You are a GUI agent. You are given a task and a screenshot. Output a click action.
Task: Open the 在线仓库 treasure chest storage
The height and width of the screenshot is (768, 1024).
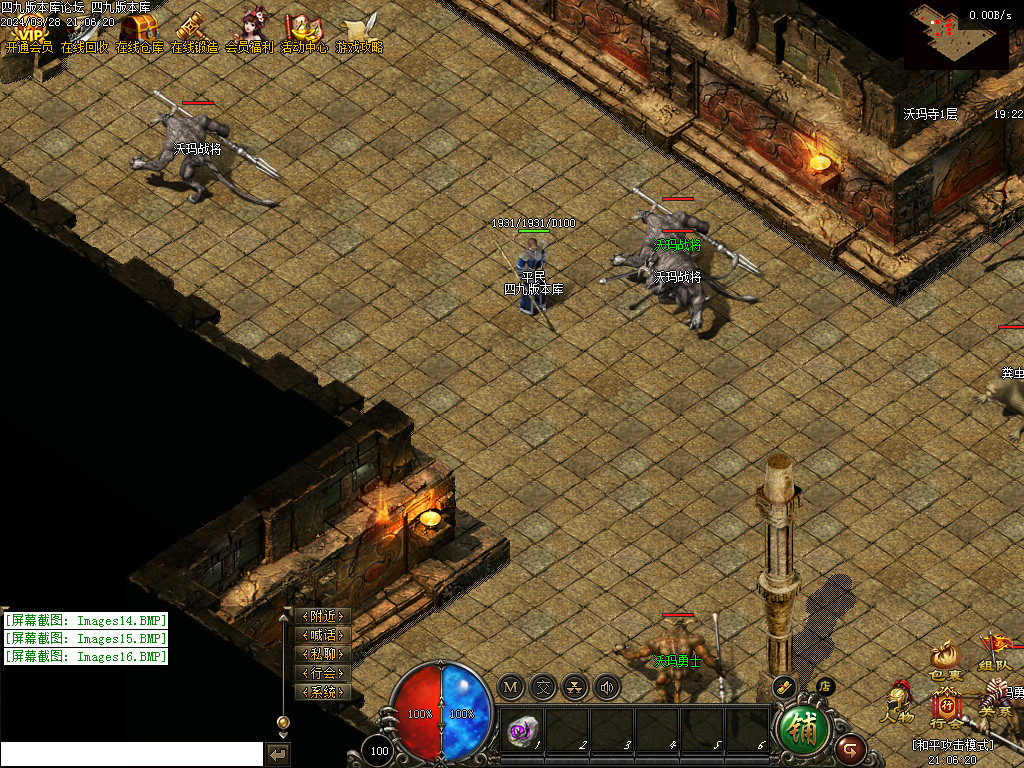[139, 33]
